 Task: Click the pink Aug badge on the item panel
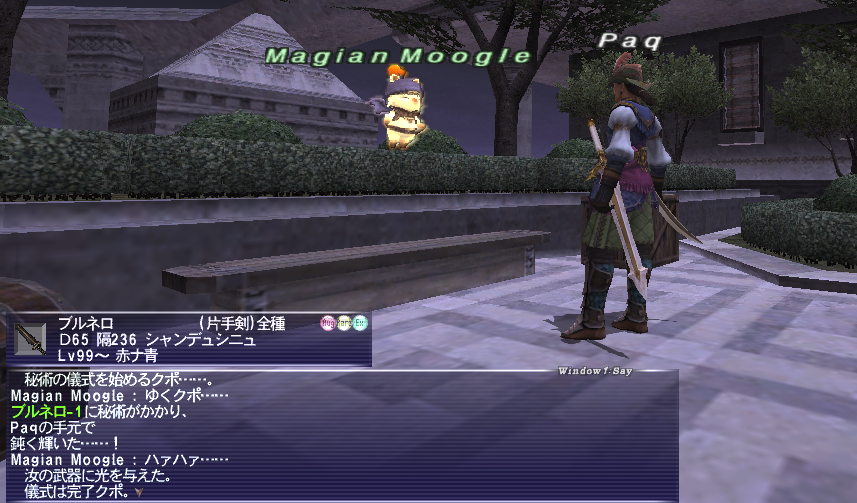[327, 323]
